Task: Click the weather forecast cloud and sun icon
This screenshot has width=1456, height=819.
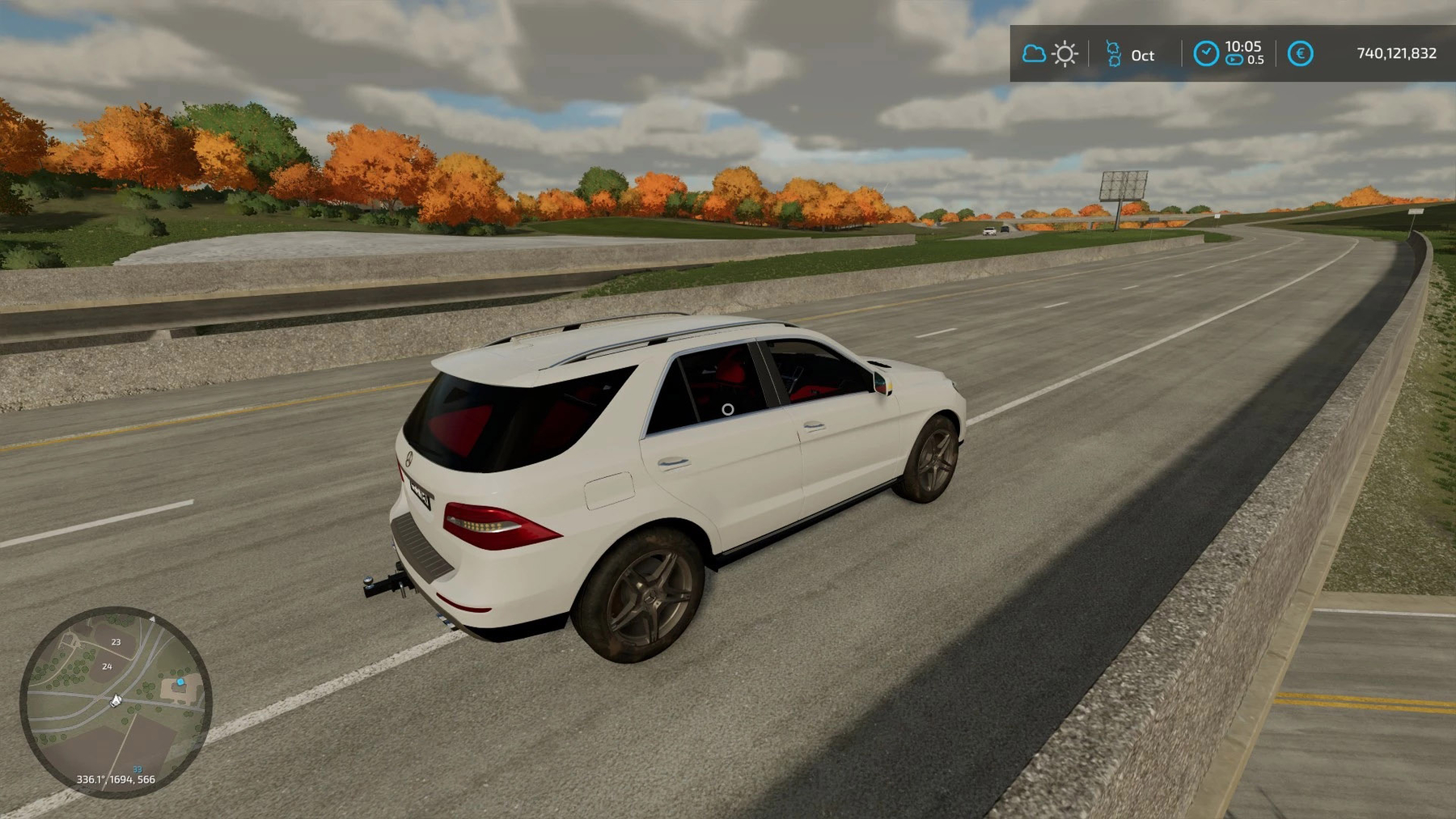Action: tap(1050, 54)
